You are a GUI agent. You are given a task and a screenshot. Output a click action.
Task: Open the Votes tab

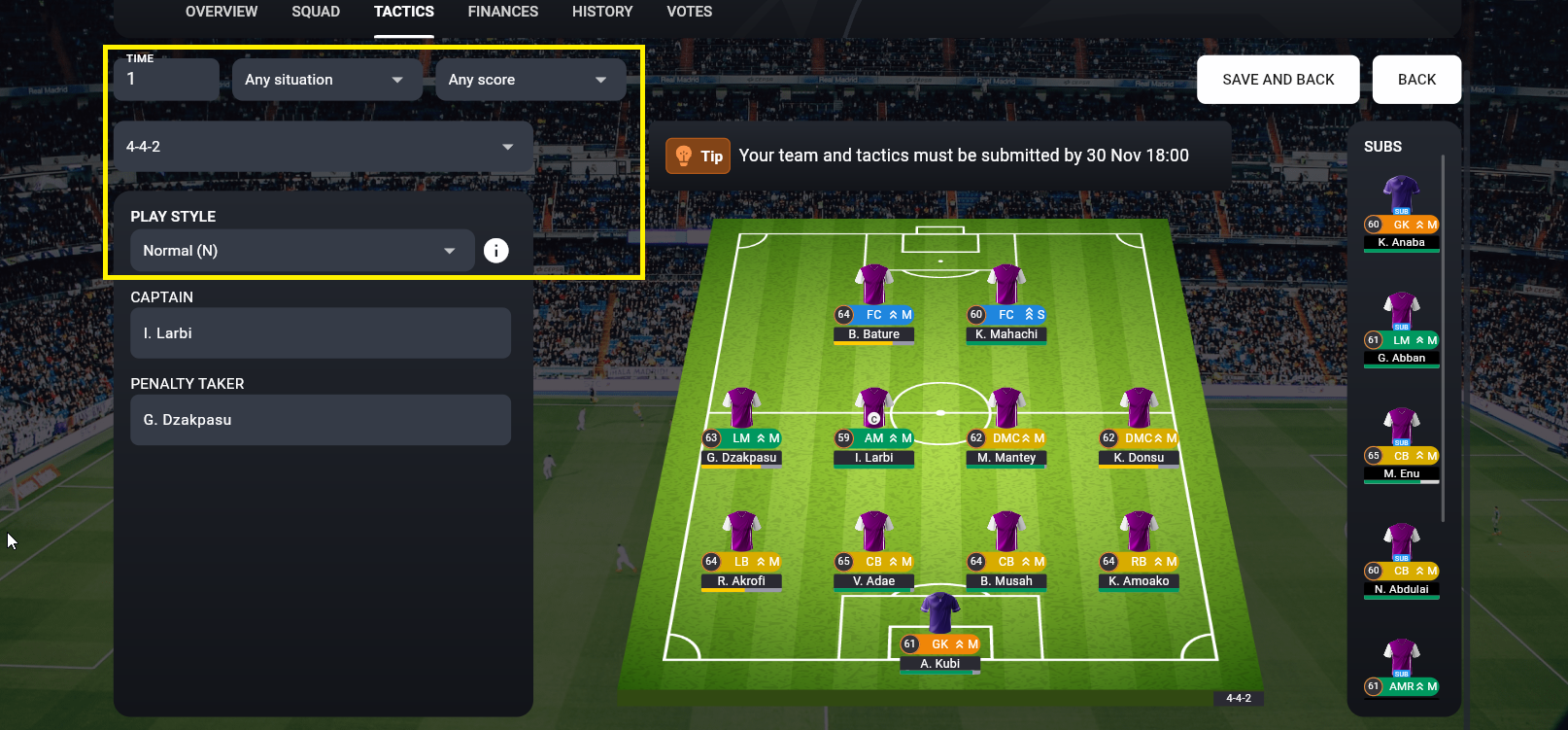click(x=689, y=12)
